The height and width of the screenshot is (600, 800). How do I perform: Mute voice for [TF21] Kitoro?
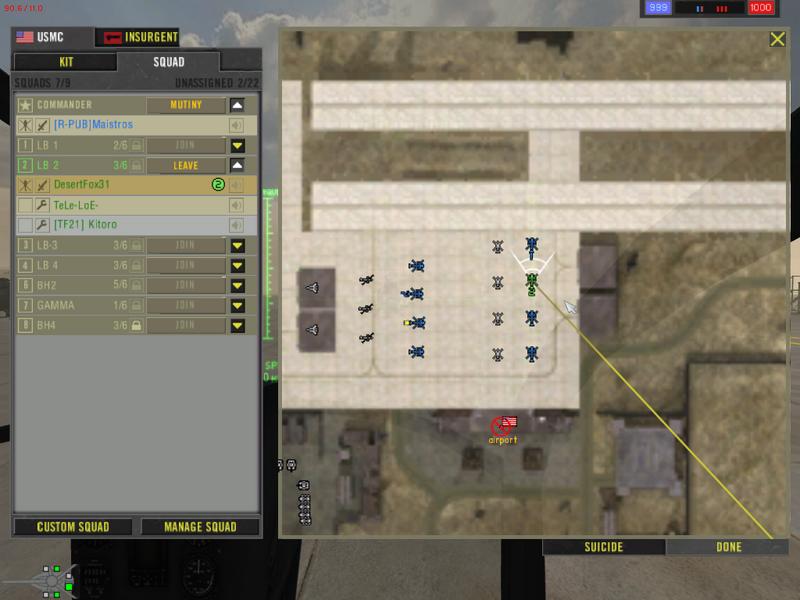click(x=237, y=225)
